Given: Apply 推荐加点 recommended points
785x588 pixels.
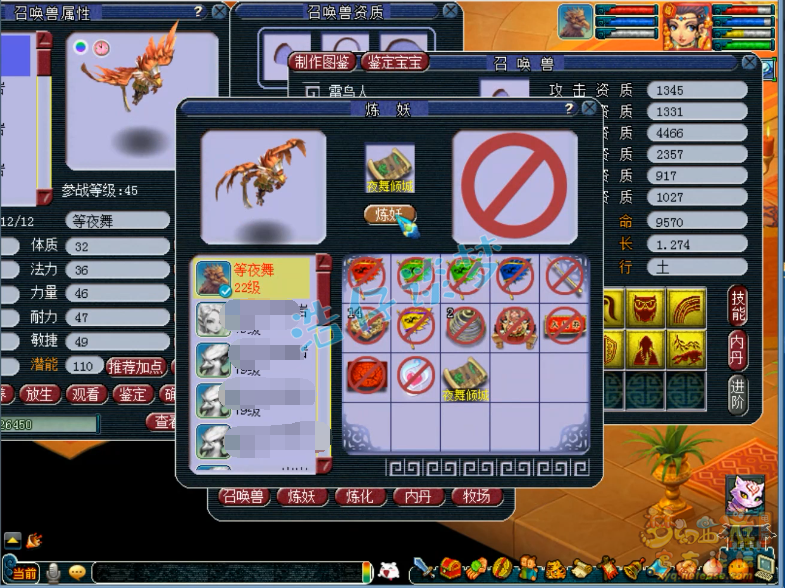Looking at the screenshot, I should [x=136, y=367].
